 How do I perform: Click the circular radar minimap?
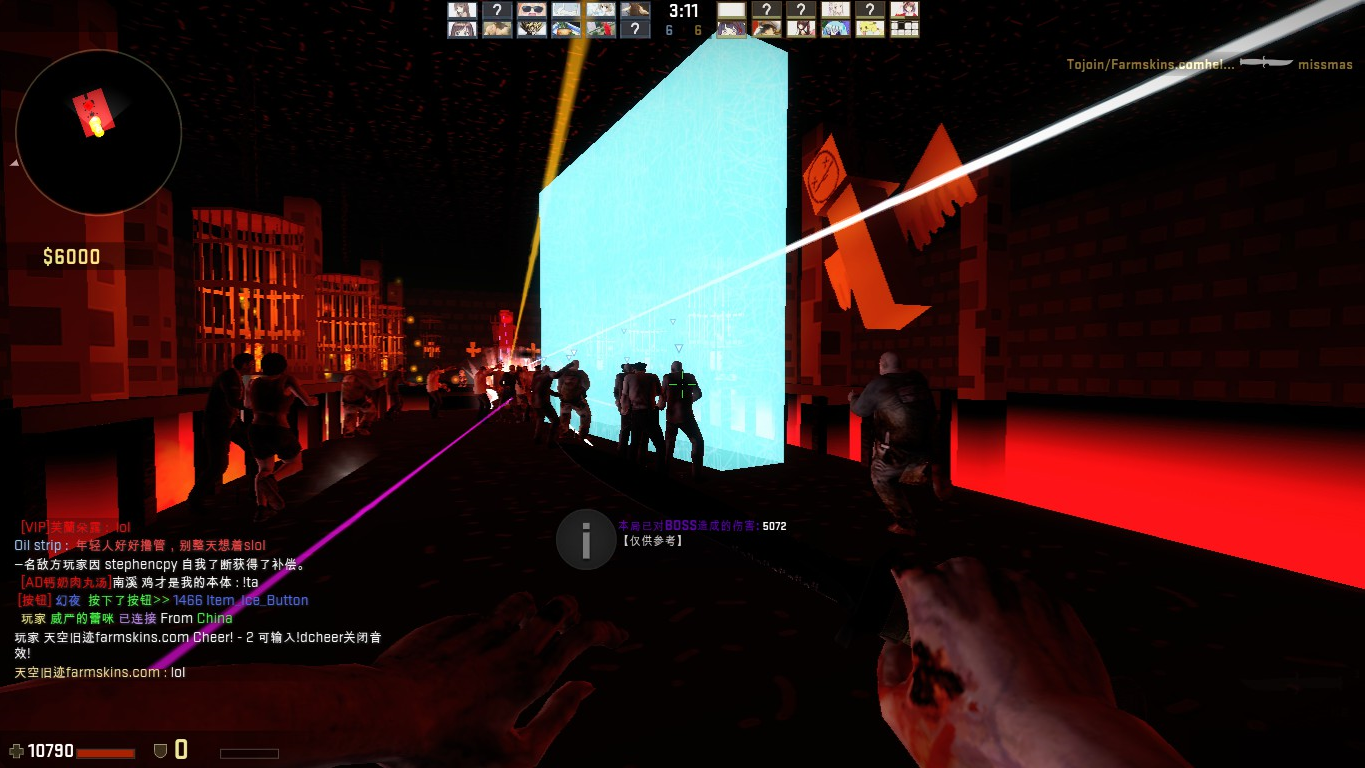pos(98,132)
